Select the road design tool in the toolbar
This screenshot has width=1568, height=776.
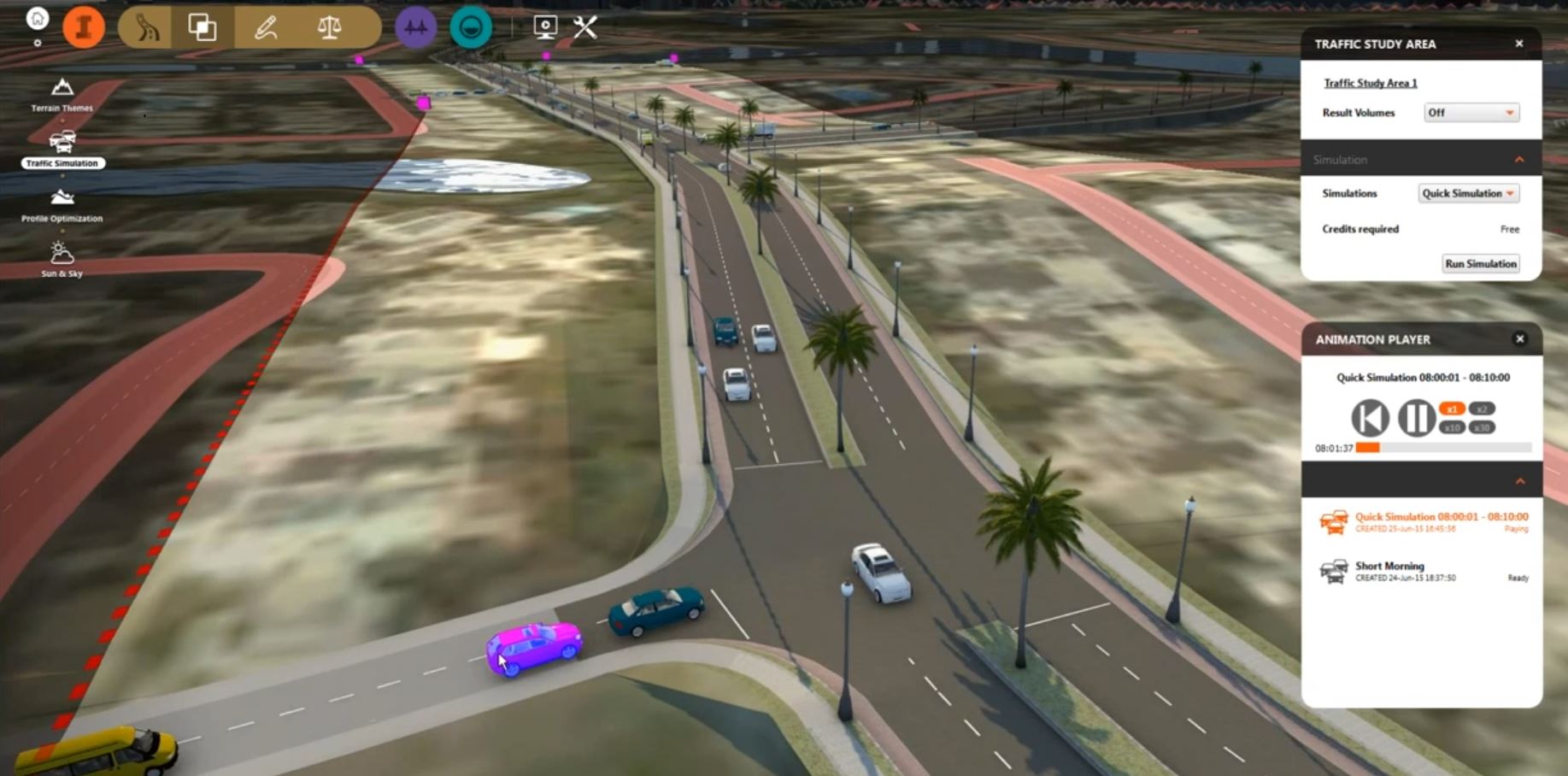tap(145, 26)
